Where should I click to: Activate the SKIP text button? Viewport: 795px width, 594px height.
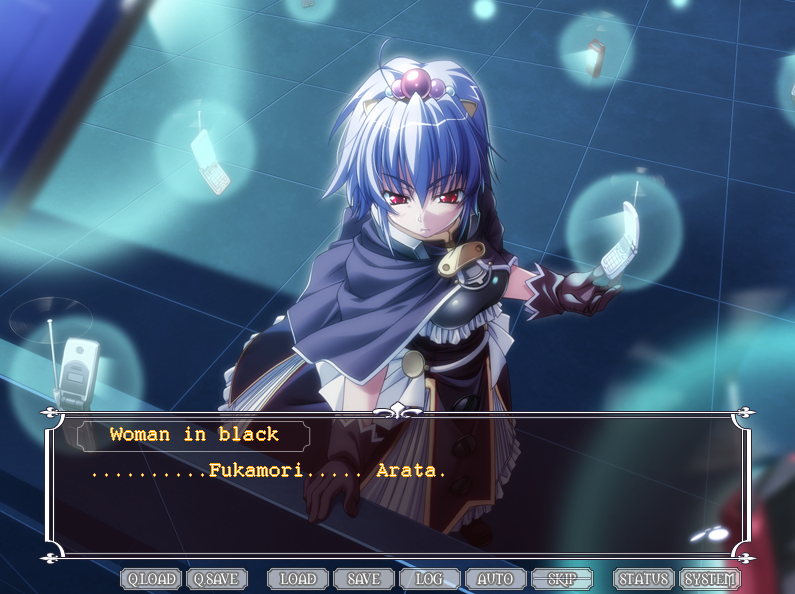(x=562, y=579)
